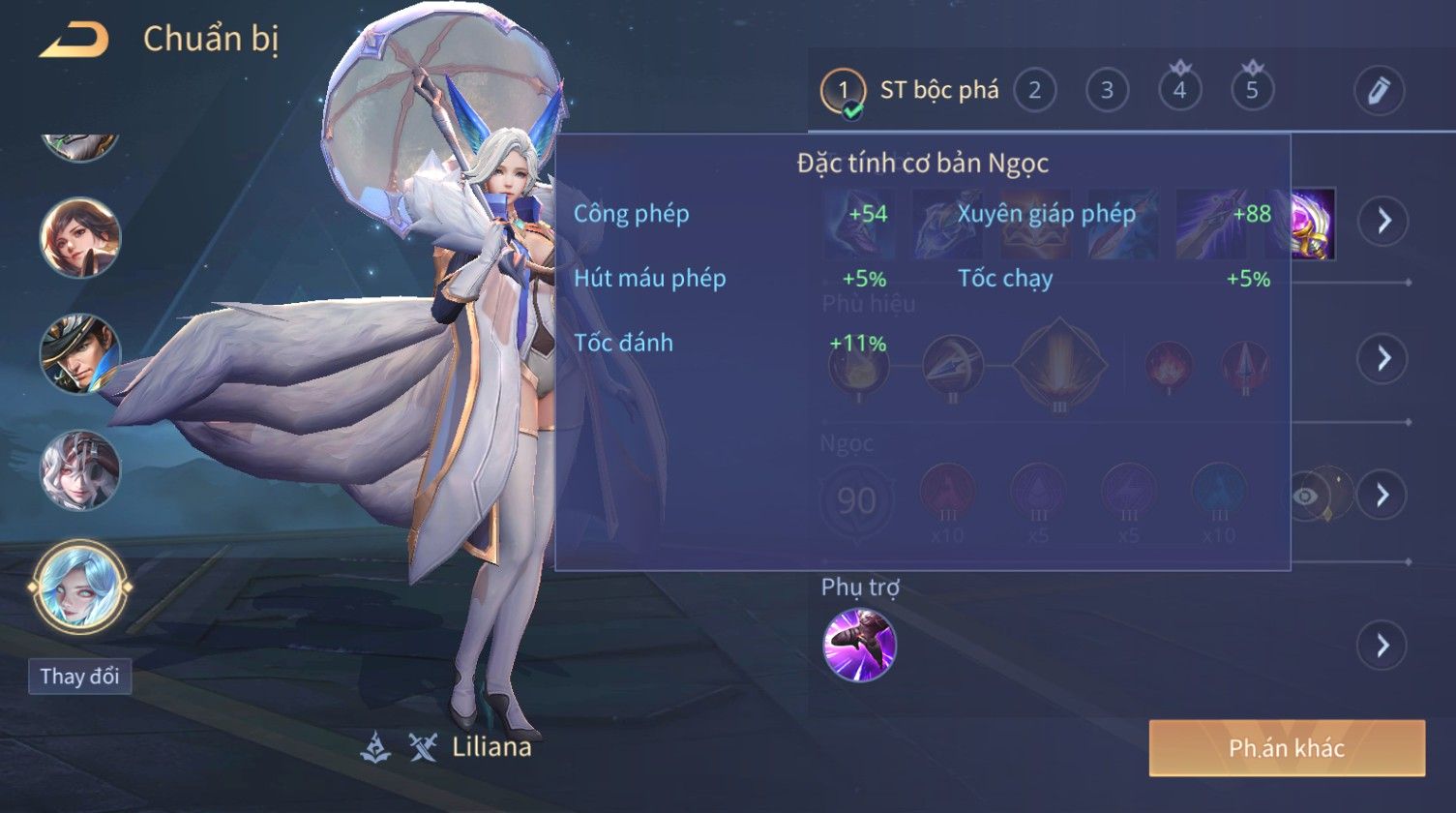Switch to loadout preset 5
This screenshot has height=813, width=1456.
pyautogui.click(x=1252, y=91)
